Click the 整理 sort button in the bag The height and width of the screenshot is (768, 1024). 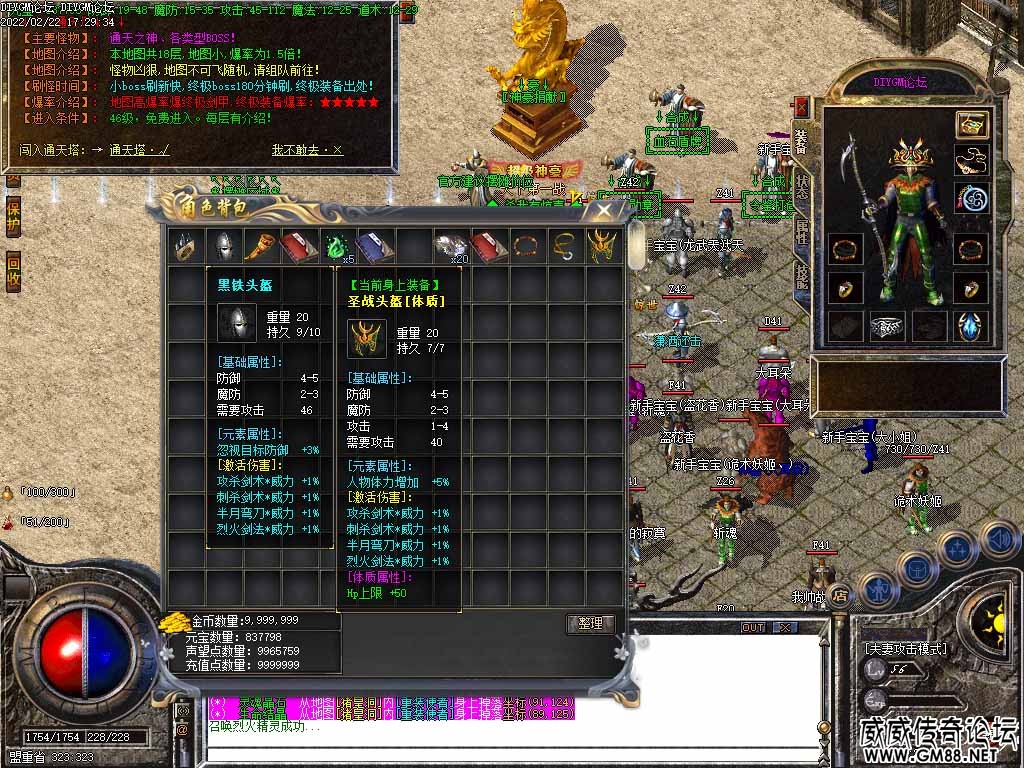click(x=590, y=623)
